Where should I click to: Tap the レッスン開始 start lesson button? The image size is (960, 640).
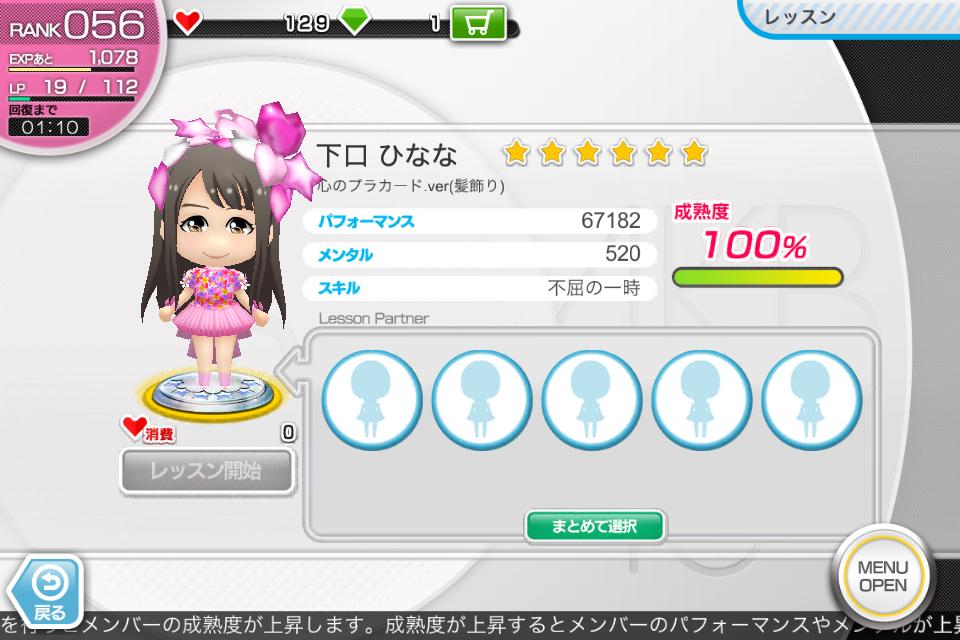(x=206, y=470)
